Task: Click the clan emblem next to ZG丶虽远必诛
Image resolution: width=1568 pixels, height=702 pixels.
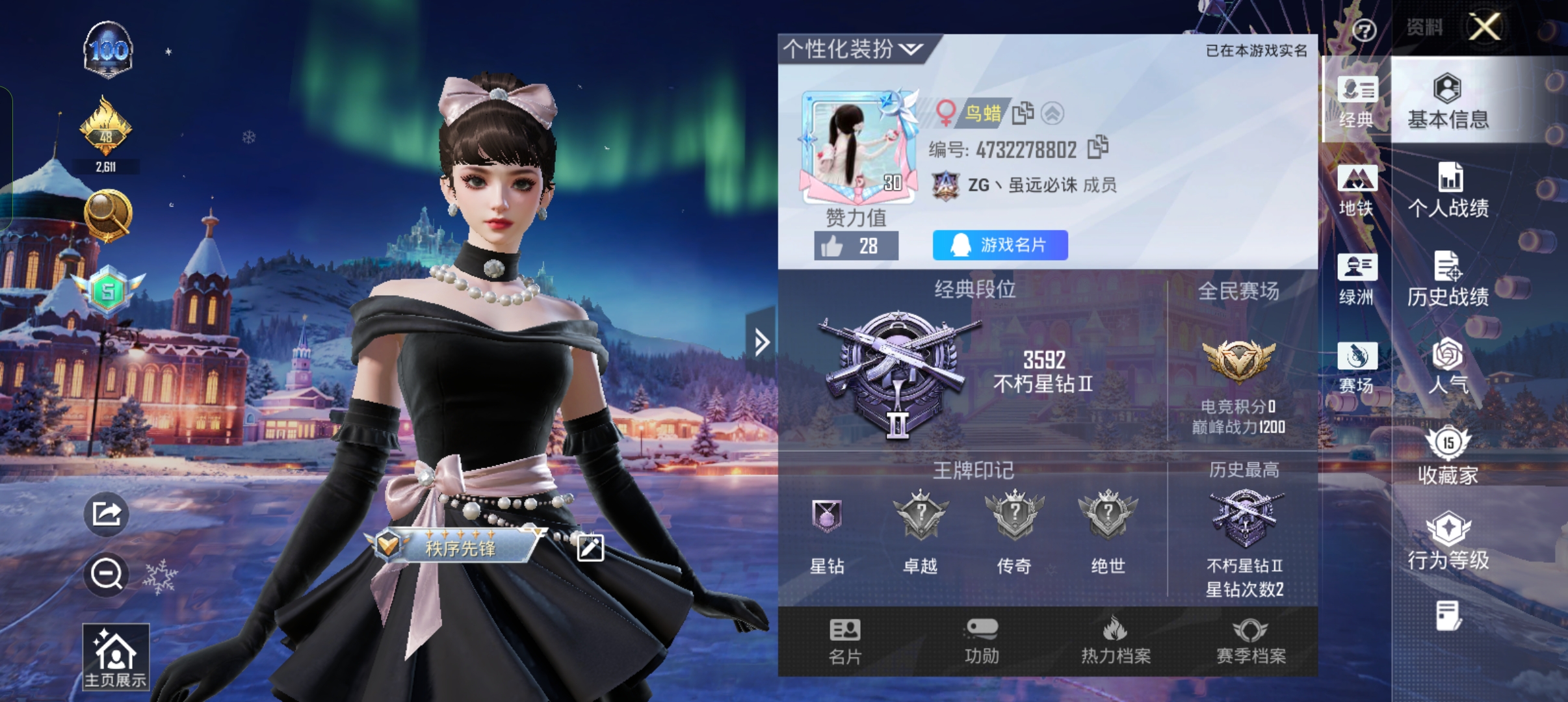Action: pyautogui.click(x=946, y=185)
